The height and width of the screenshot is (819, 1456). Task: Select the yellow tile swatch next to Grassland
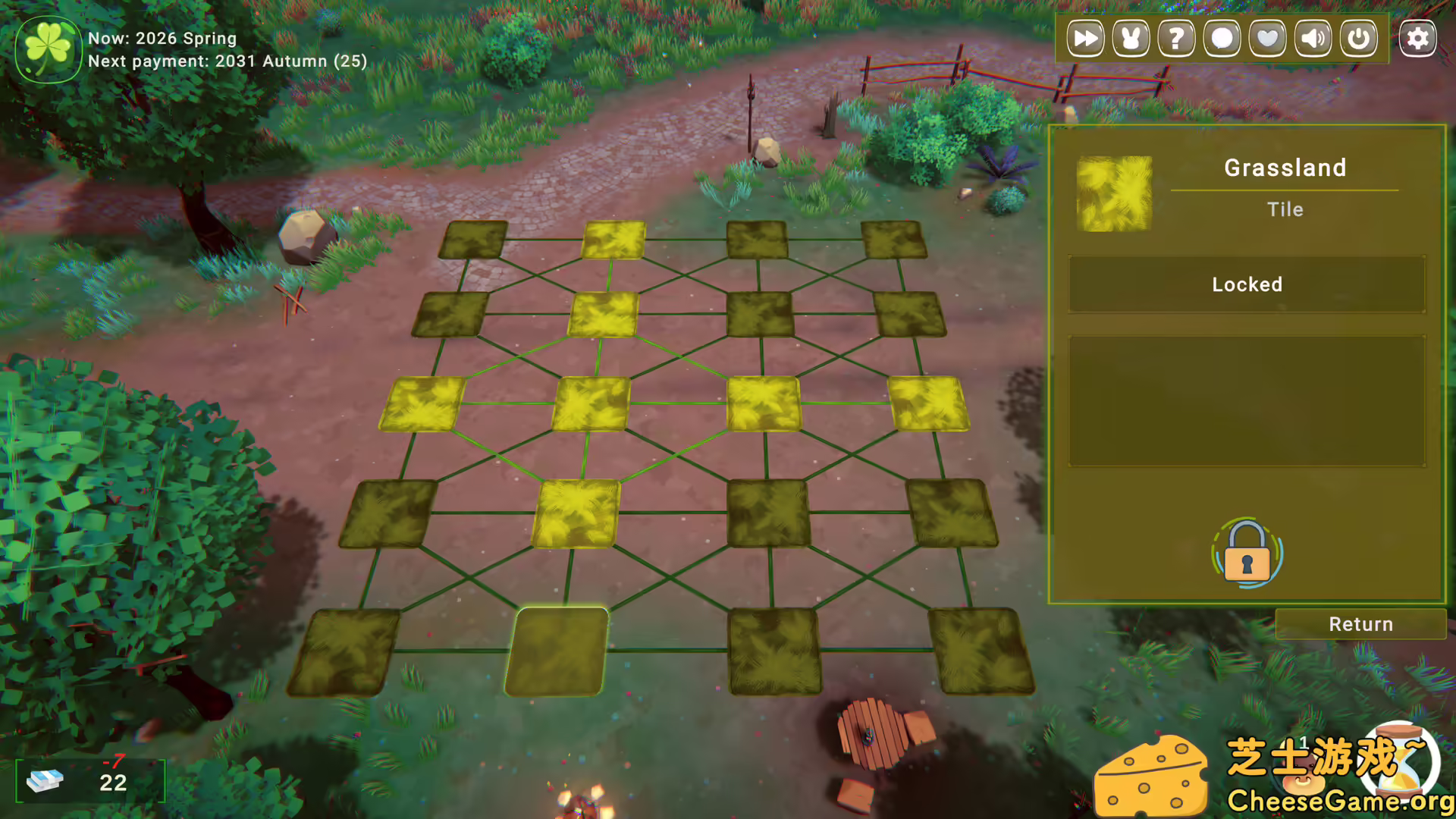pyautogui.click(x=1113, y=192)
